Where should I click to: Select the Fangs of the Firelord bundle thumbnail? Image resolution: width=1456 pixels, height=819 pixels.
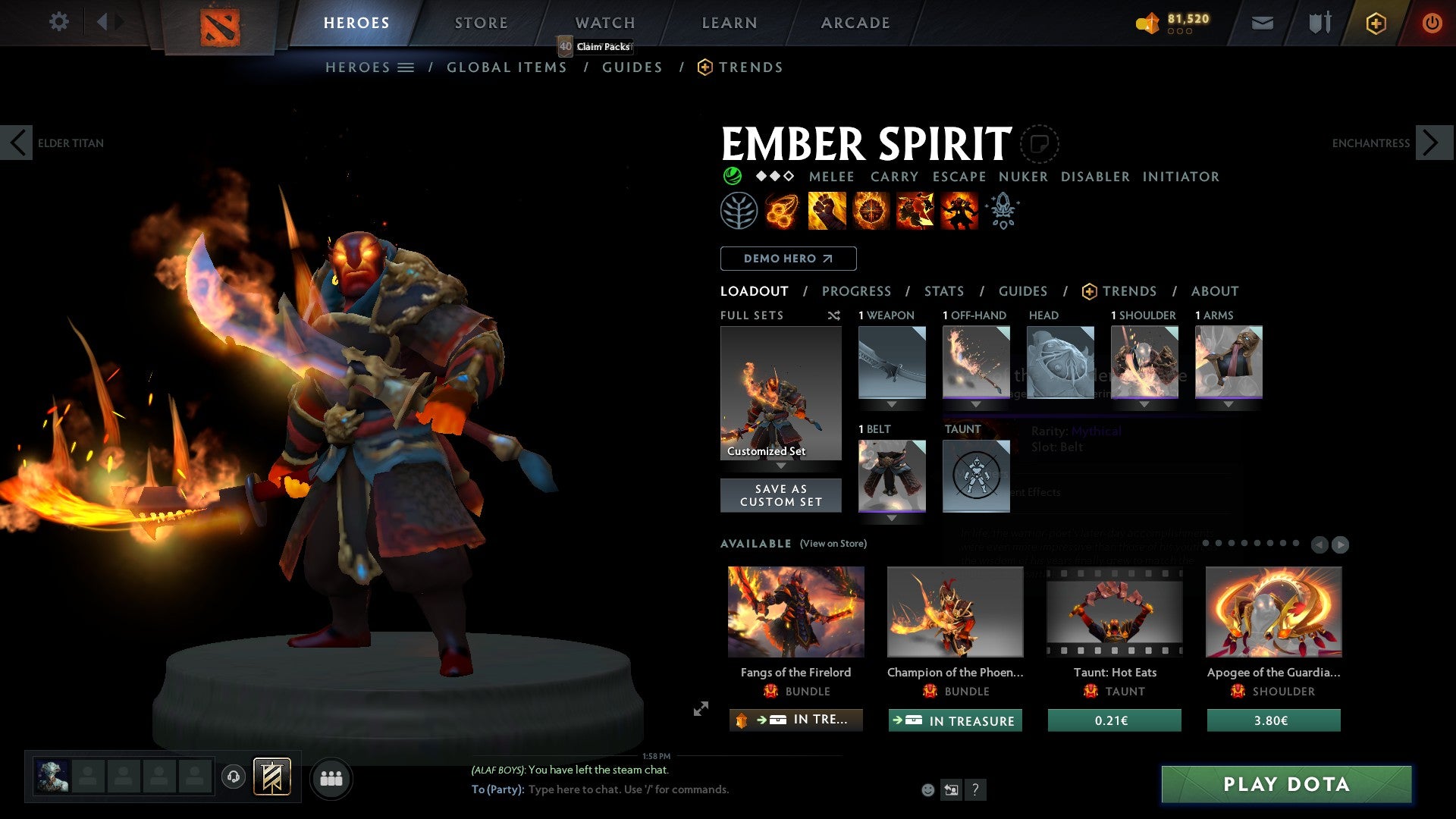point(795,612)
